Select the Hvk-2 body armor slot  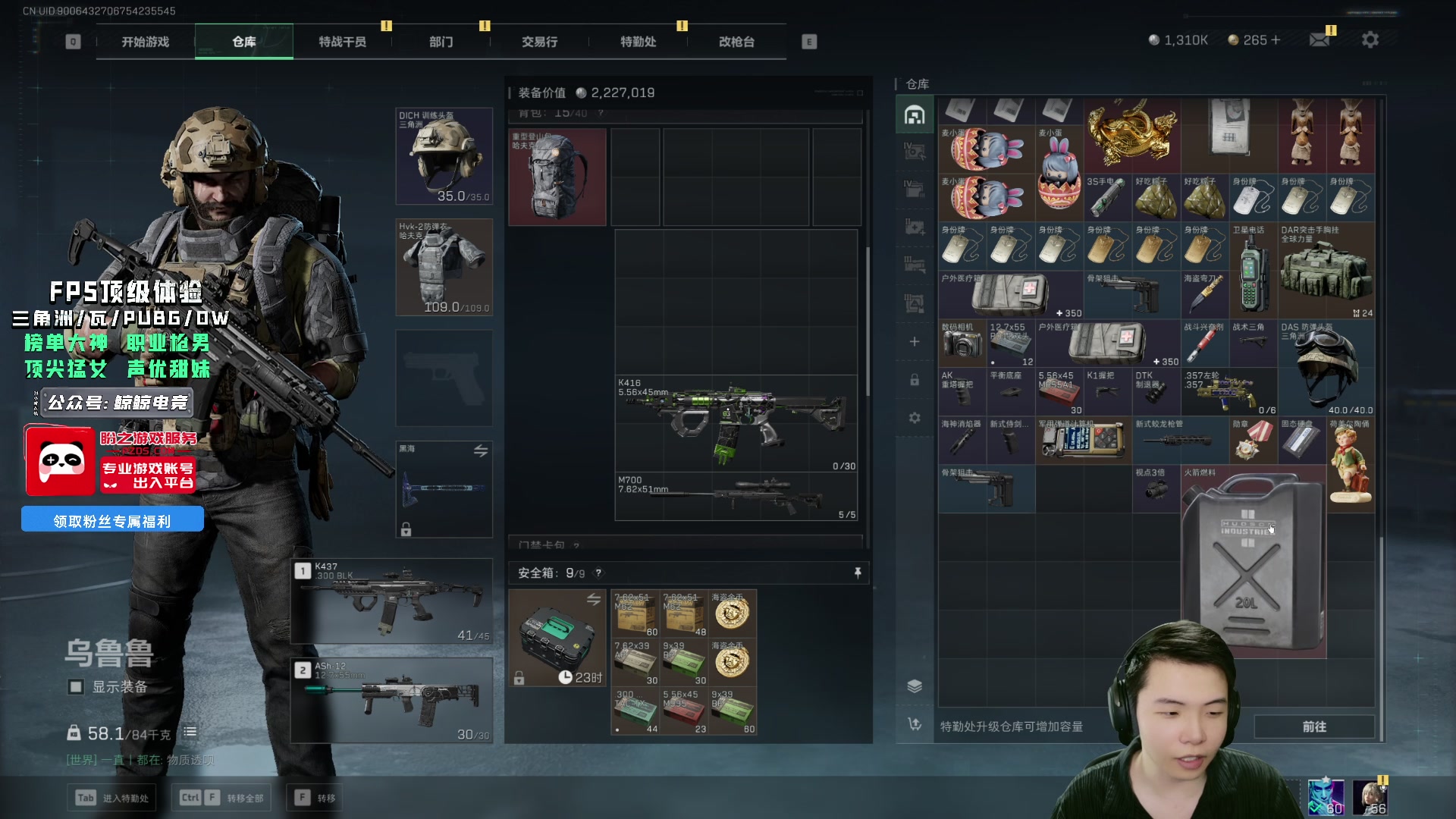tap(444, 267)
